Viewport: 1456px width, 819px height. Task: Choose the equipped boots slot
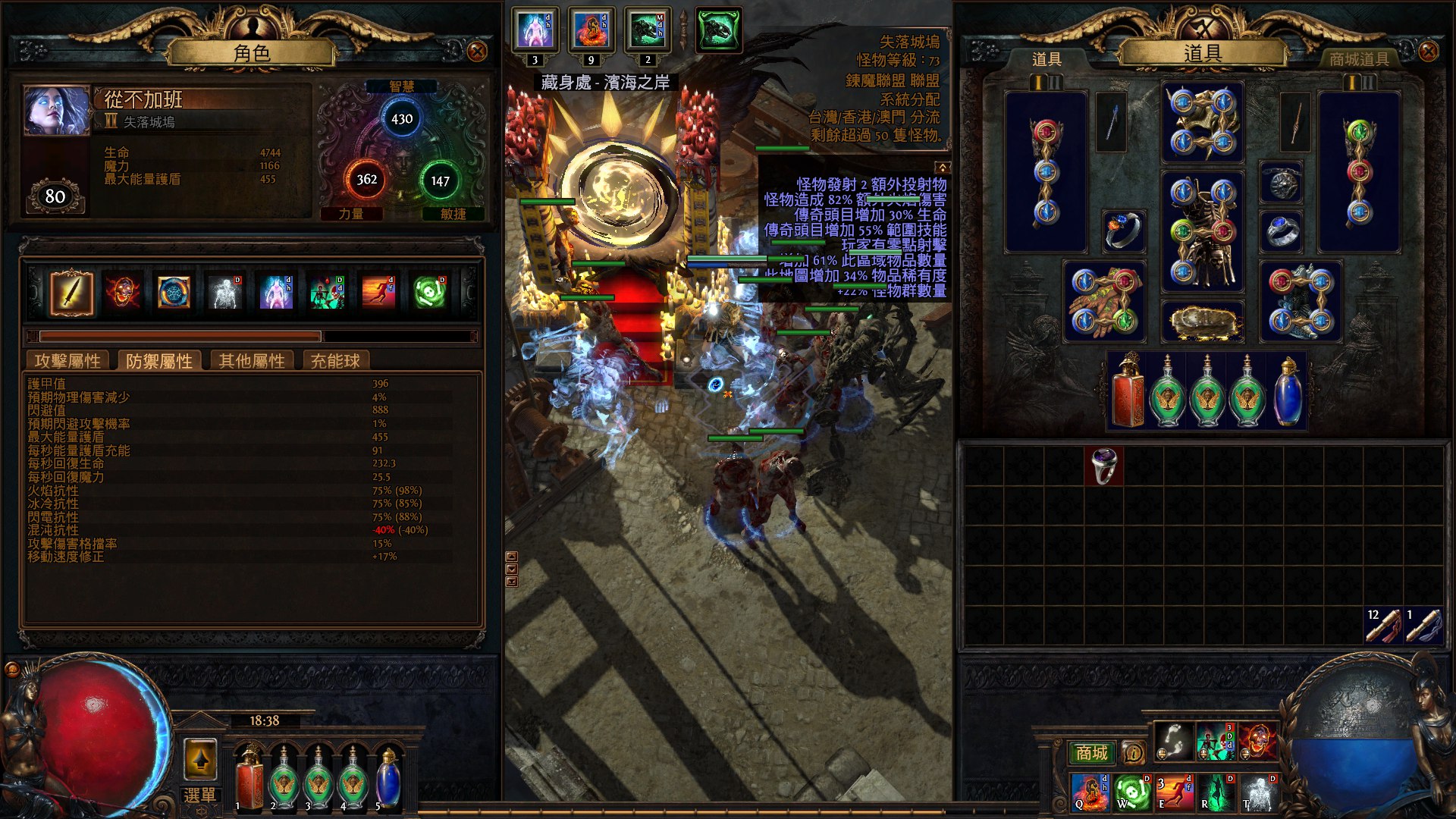1301,302
